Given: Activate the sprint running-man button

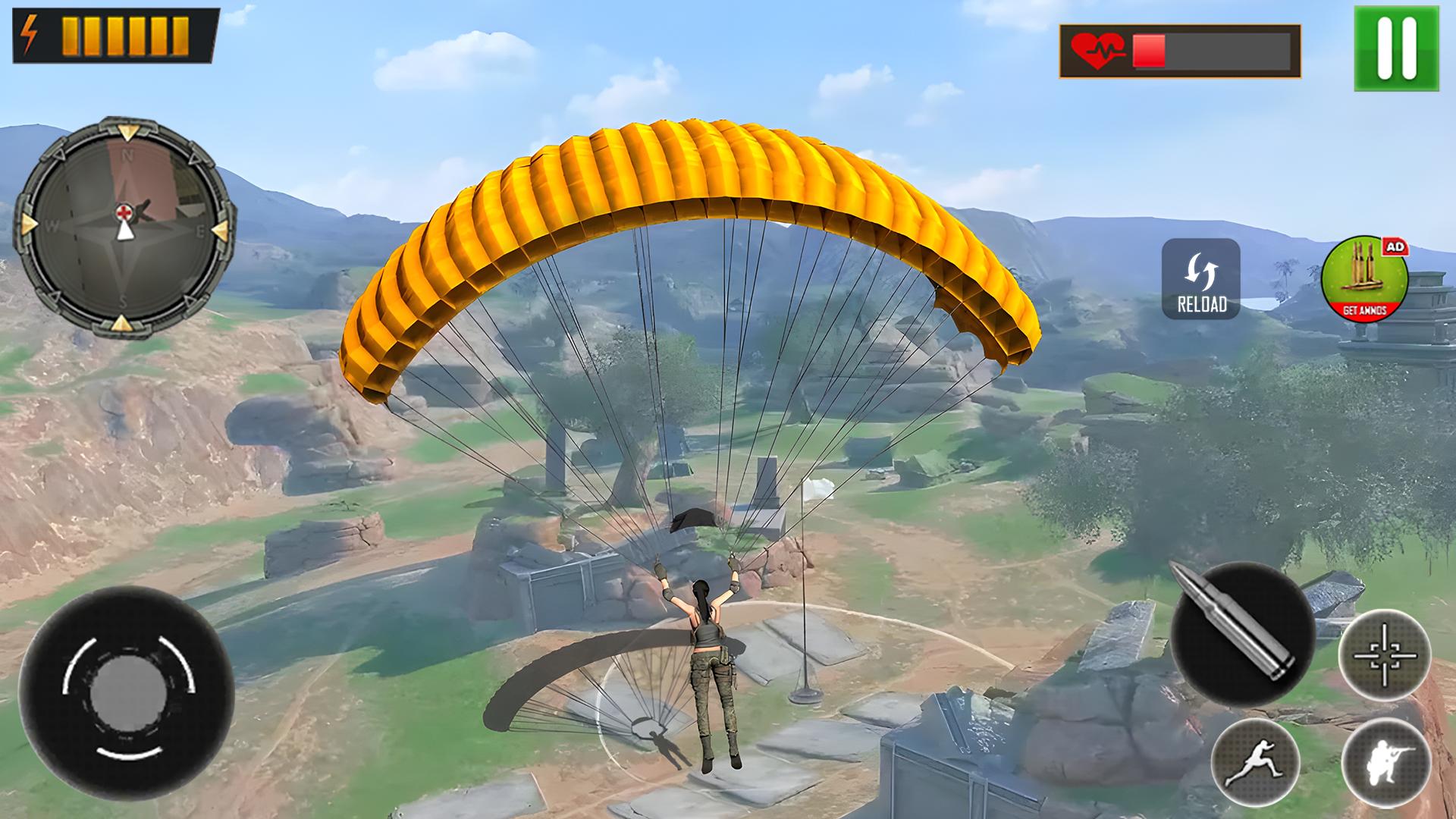Looking at the screenshot, I should tap(1257, 764).
